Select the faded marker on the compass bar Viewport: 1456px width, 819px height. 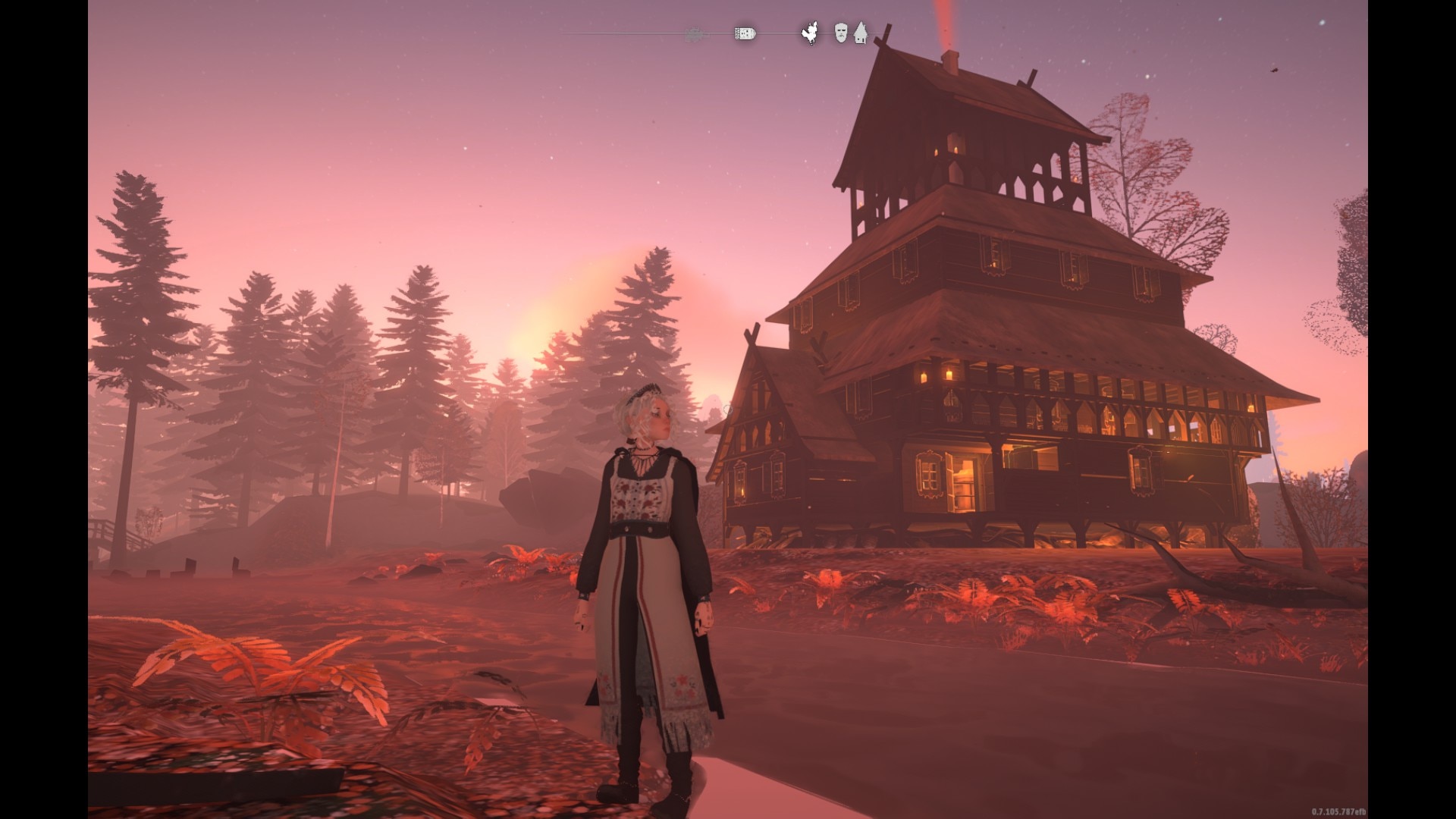693,34
